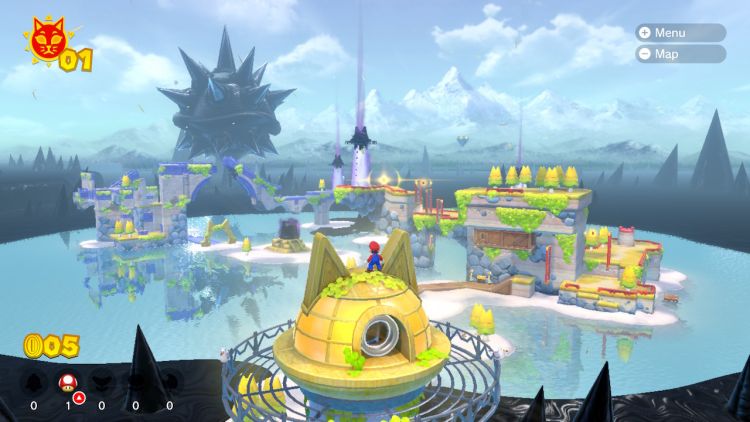Choose the empty bell silhouette slot
The width and height of the screenshot is (750, 422).
click(34, 382)
